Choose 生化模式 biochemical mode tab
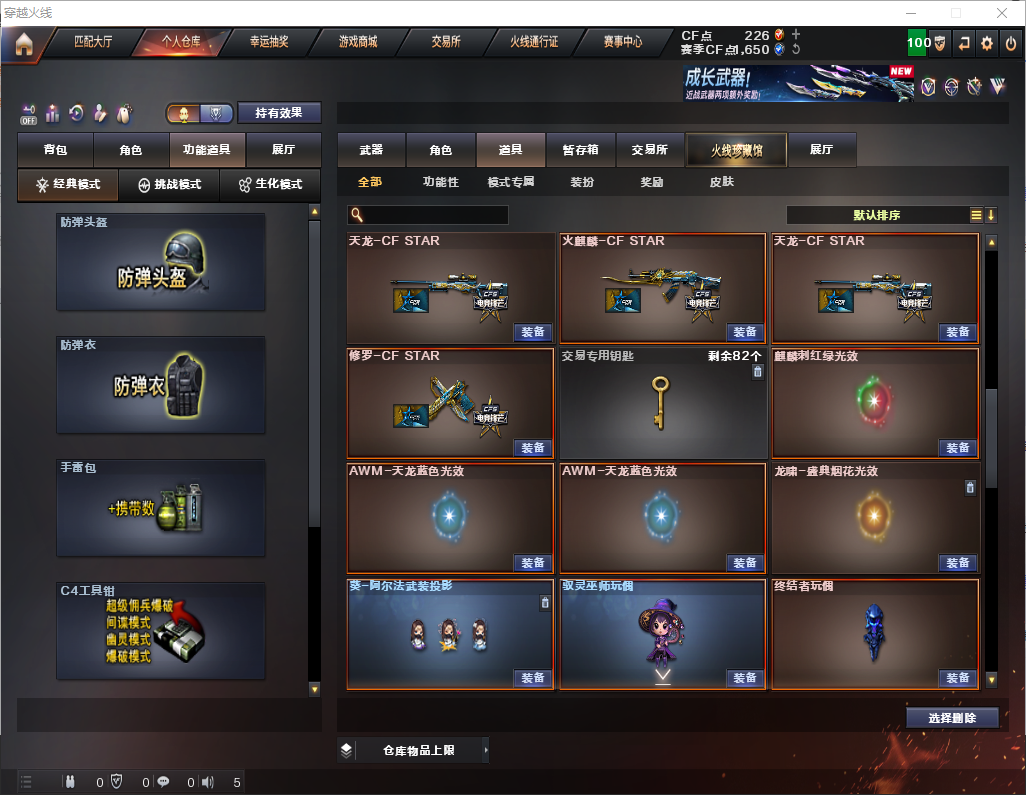The image size is (1026, 795). (269, 185)
